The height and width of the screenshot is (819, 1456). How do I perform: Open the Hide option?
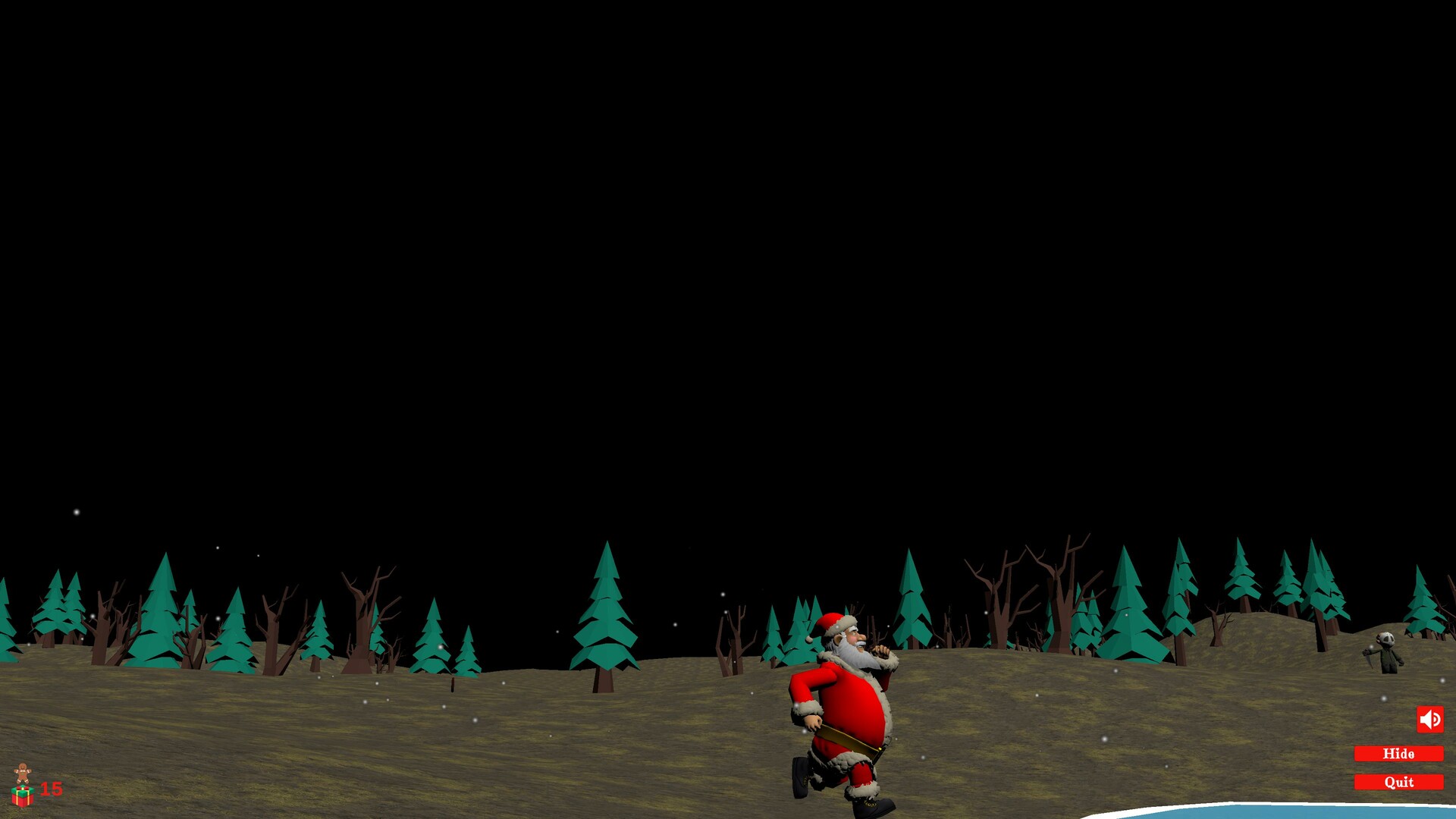tap(1398, 754)
